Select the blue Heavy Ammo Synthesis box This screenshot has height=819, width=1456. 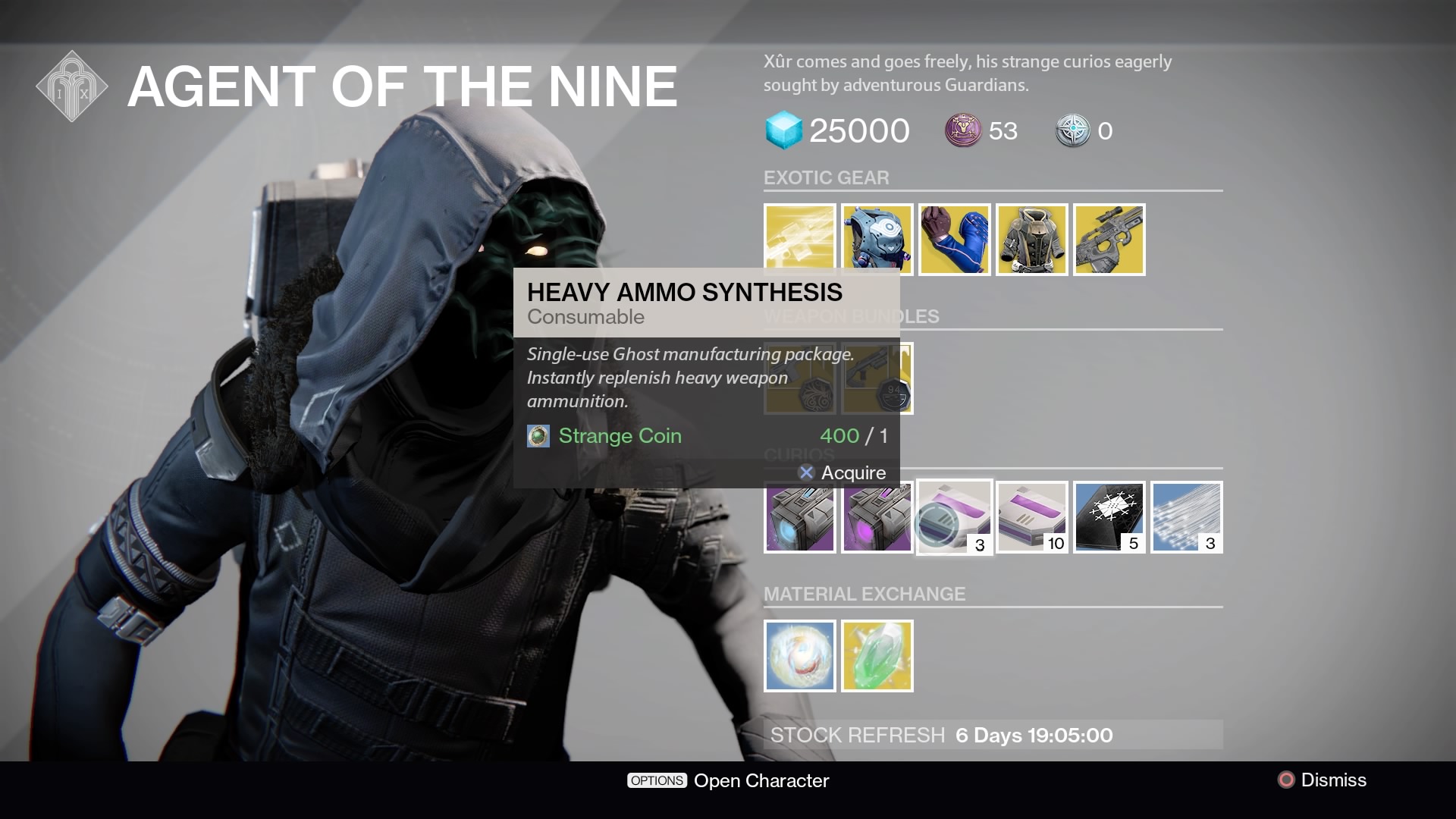[799, 516]
